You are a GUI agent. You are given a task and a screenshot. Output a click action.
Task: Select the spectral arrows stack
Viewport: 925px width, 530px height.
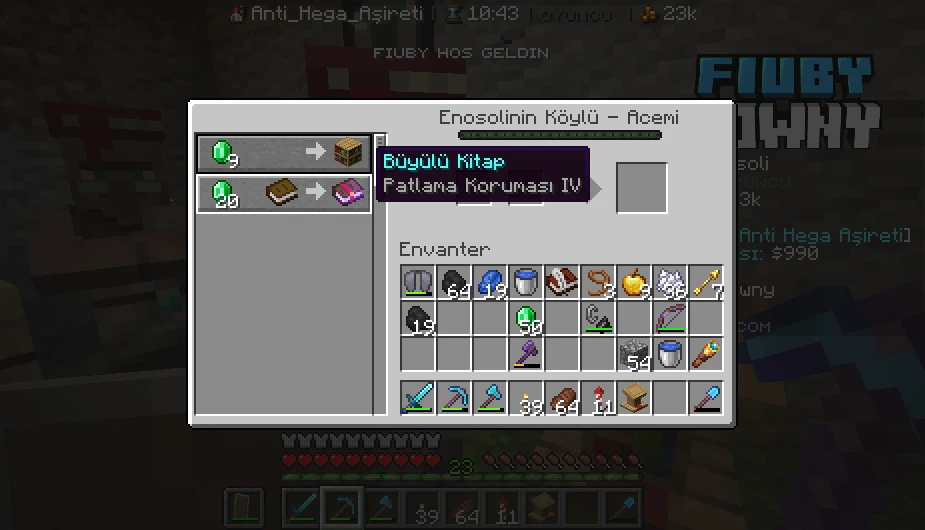coord(705,283)
